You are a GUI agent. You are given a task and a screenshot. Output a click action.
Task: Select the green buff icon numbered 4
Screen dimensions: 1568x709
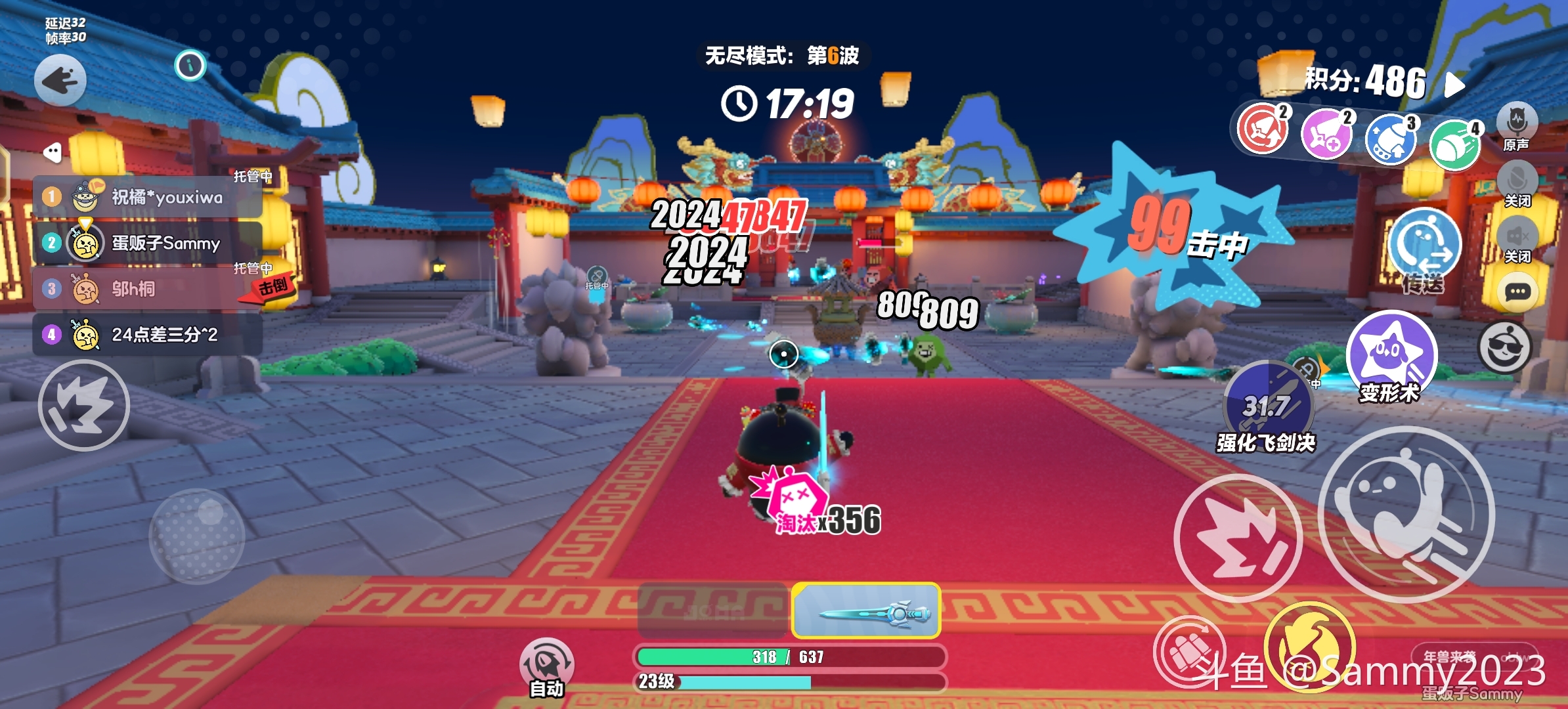point(1454,144)
